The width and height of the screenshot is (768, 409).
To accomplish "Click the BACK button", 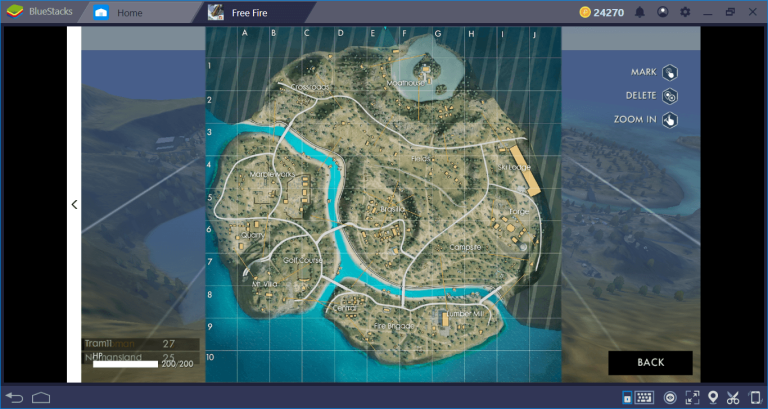I will point(650,362).
